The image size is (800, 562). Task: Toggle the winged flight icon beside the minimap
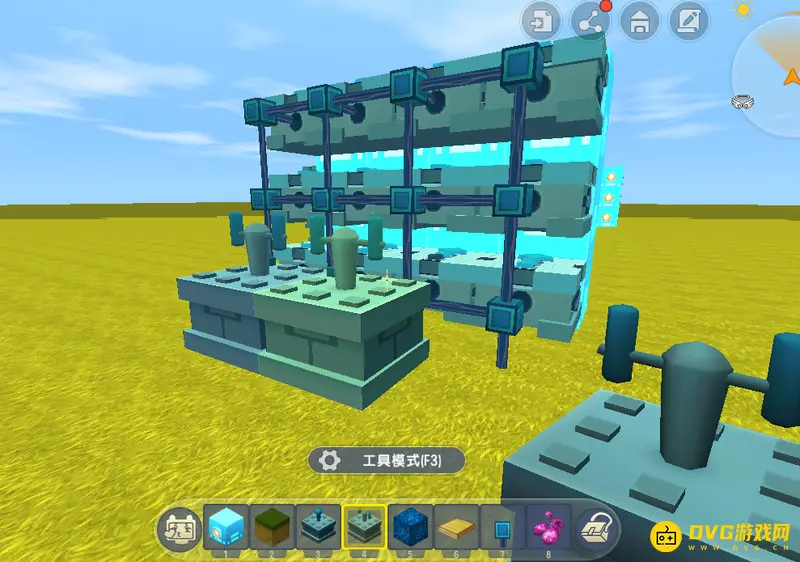pyautogui.click(x=742, y=100)
